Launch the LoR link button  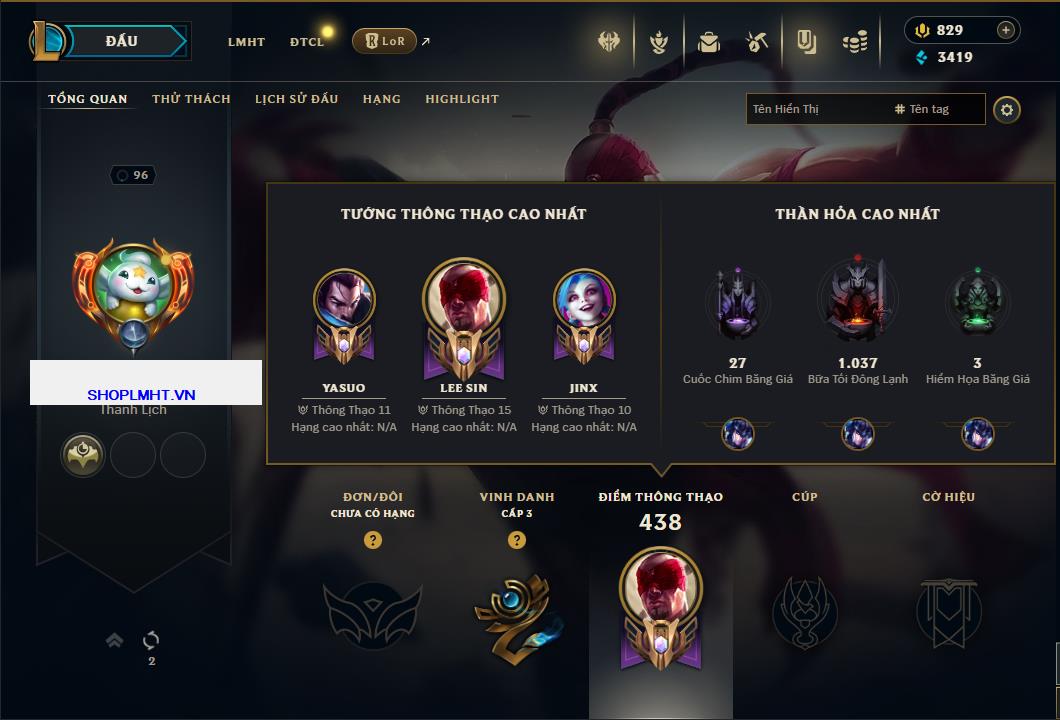click(384, 41)
